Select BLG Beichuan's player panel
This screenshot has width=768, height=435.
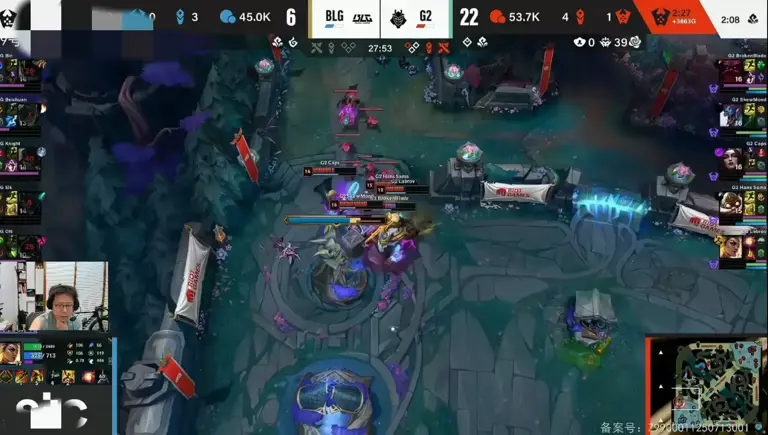pos(22,114)
